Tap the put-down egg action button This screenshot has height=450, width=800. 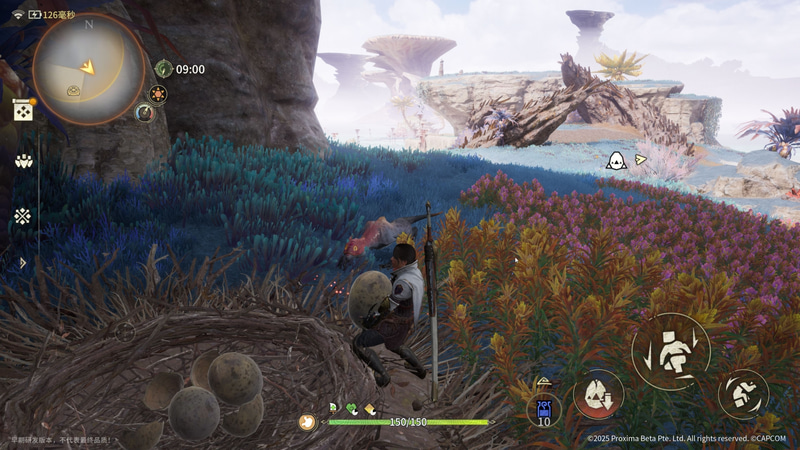(x=598, y=394)
